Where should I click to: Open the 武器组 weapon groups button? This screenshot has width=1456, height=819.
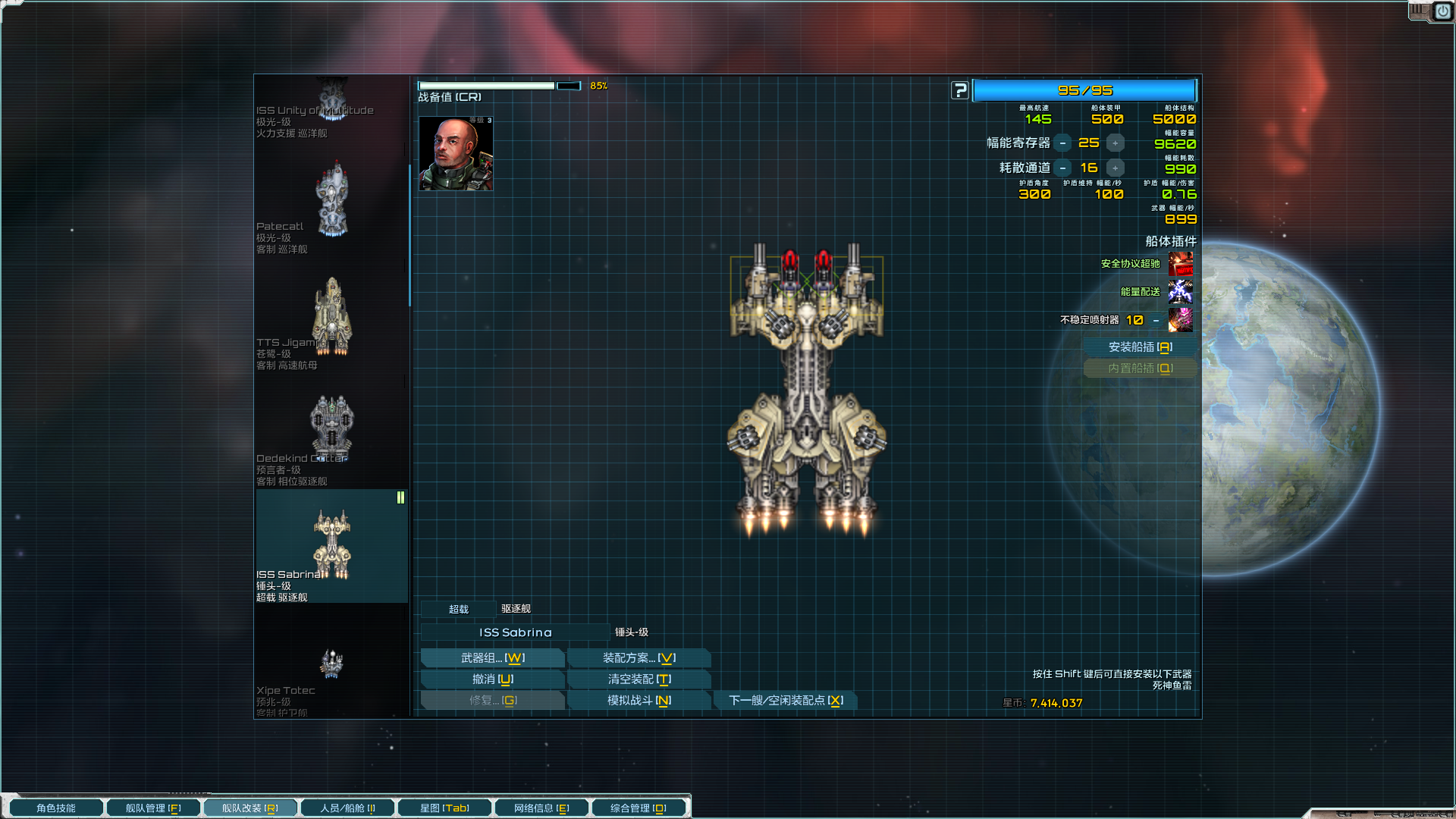[x=492, y=658]
